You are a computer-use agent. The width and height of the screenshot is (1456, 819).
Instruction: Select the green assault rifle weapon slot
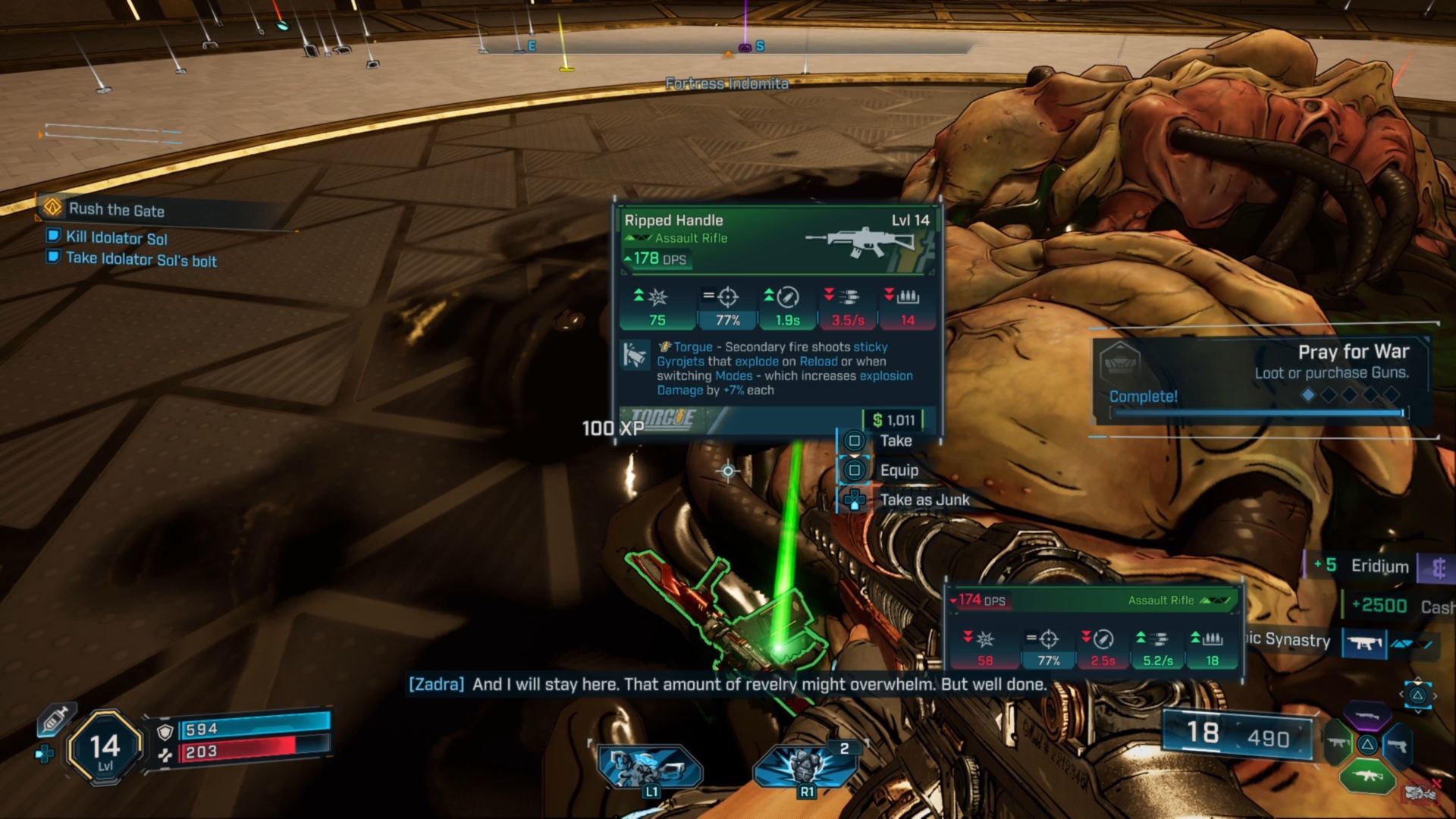tap(1367, 775)
